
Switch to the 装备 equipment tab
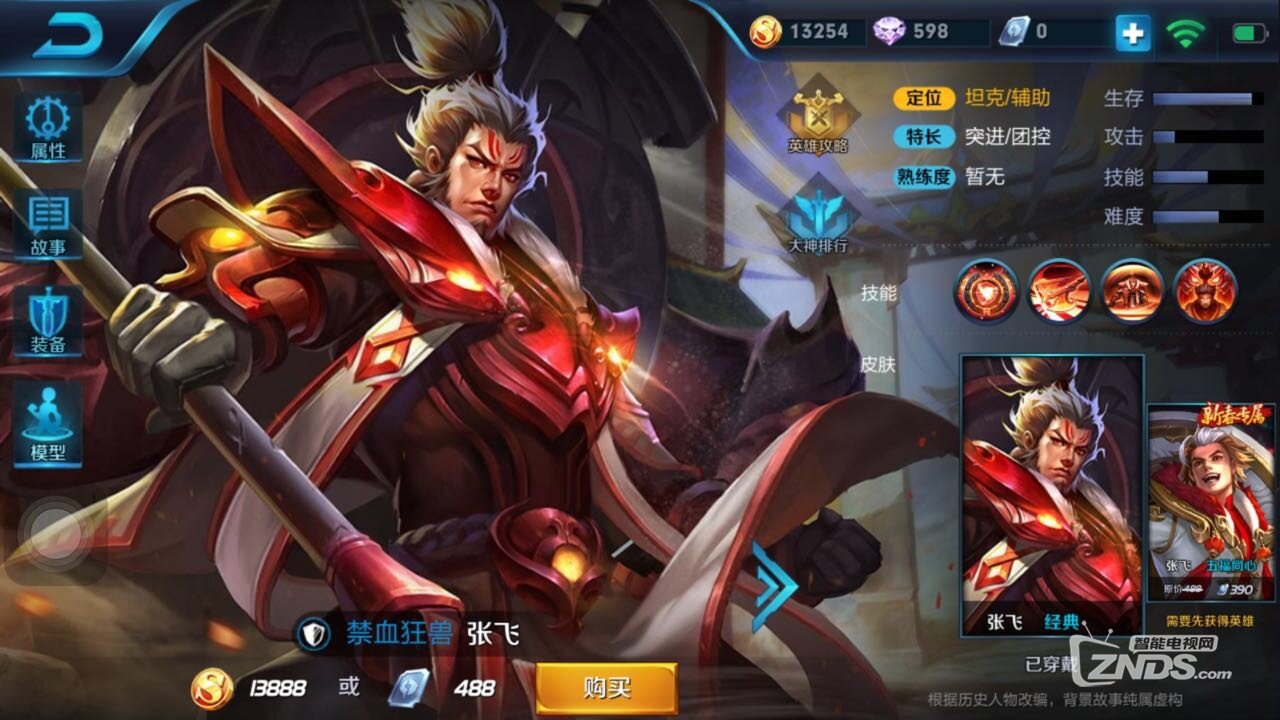click(48, 322)
